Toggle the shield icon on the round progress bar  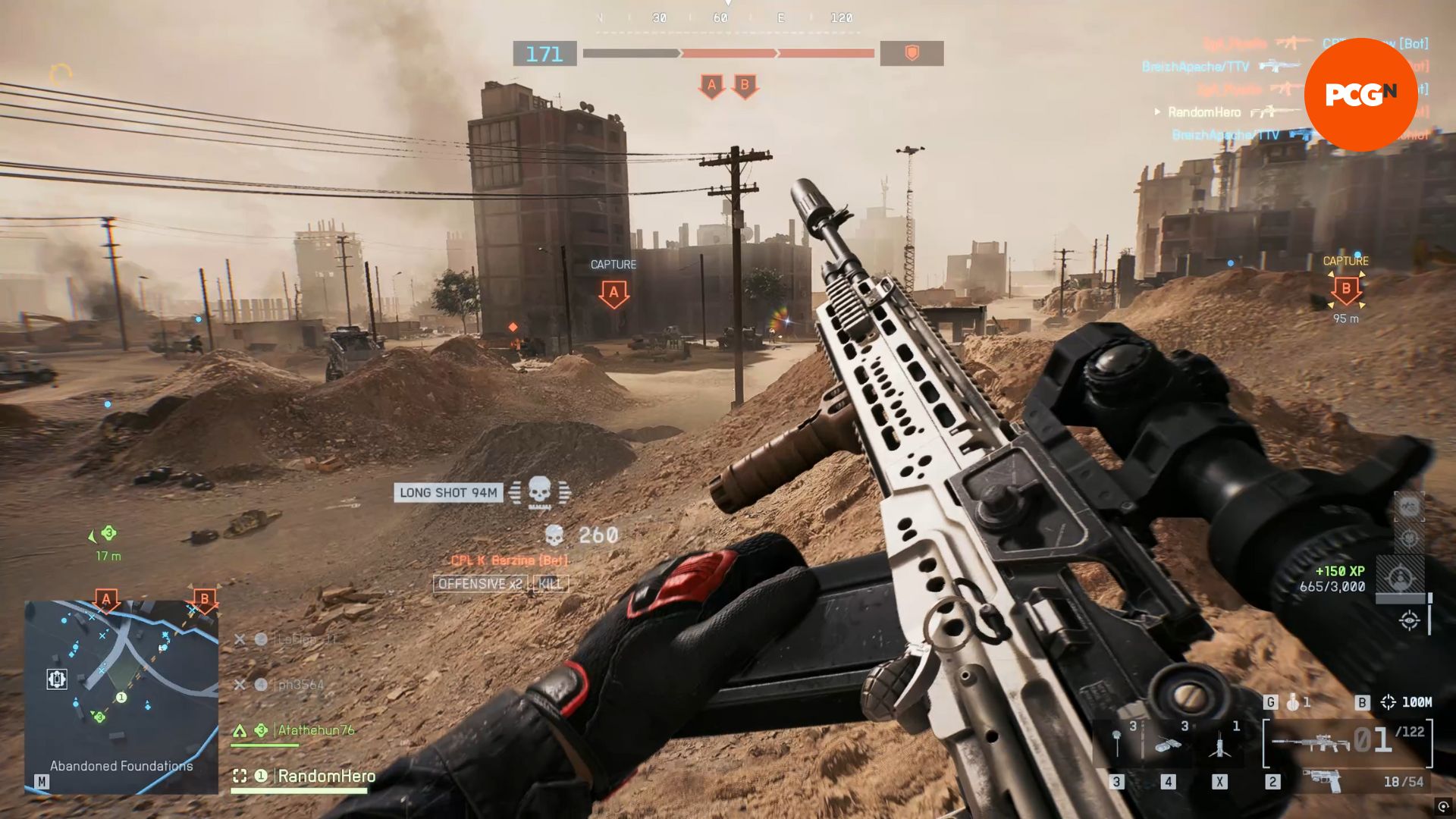912,55
